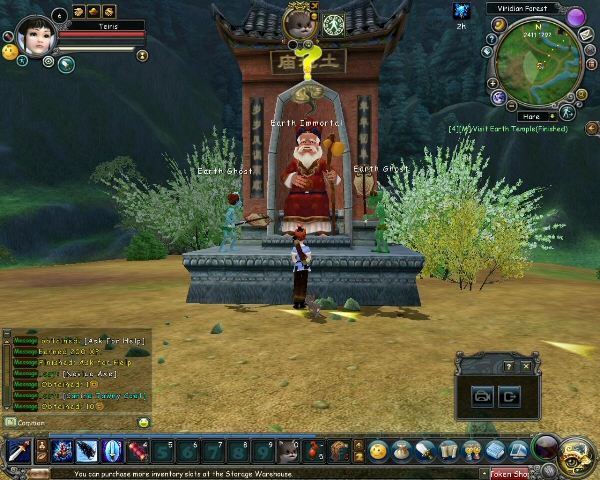Click the exit-door button in small panel

(x=509, y=397)
